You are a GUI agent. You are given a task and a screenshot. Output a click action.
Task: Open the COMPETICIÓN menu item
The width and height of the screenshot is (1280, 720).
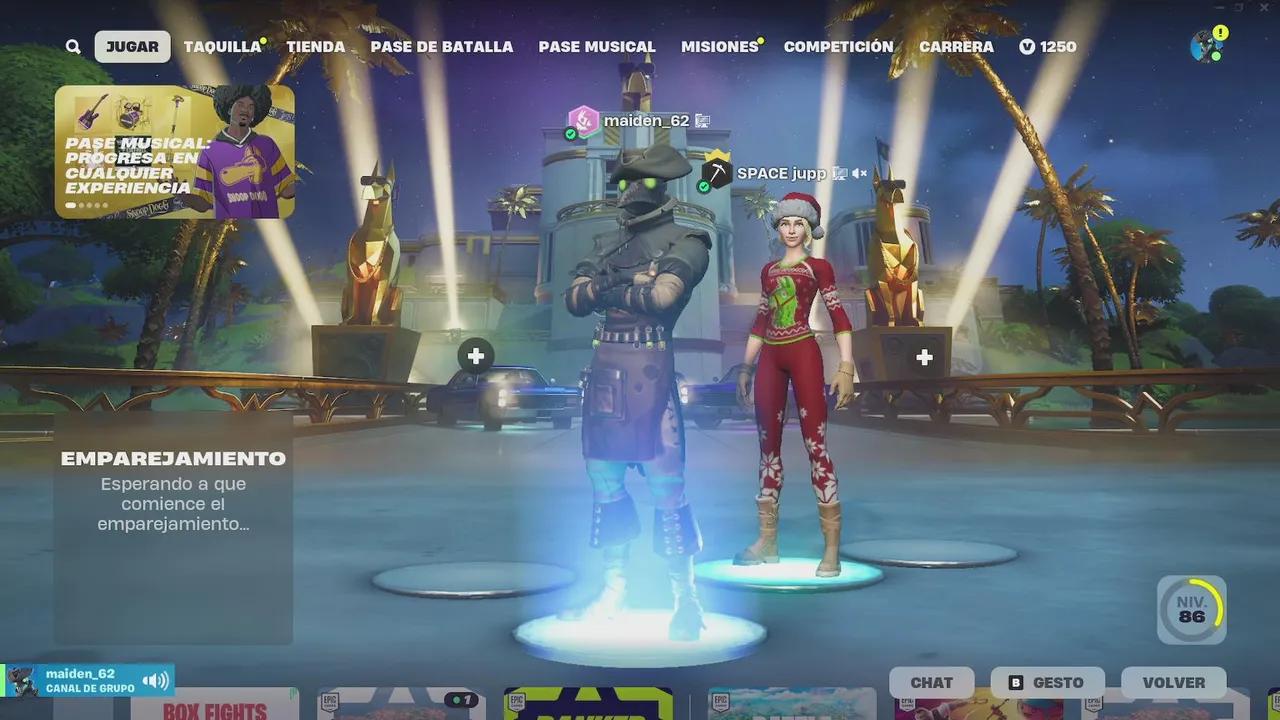pos(838,46)
